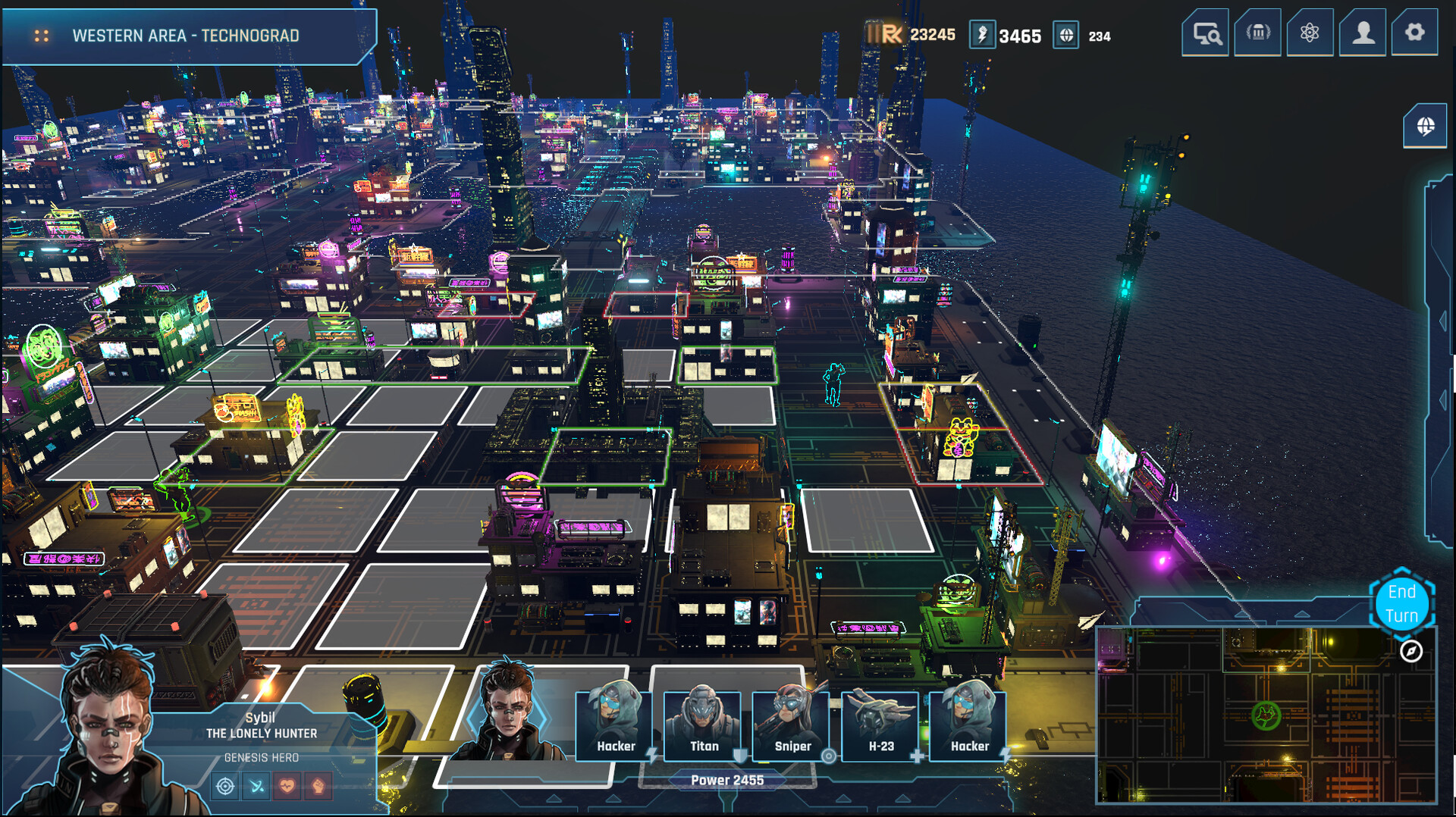The image size is (1456, 817).
Task: Select the H-23 drone unit card
Action: click(x=880, y=724)
